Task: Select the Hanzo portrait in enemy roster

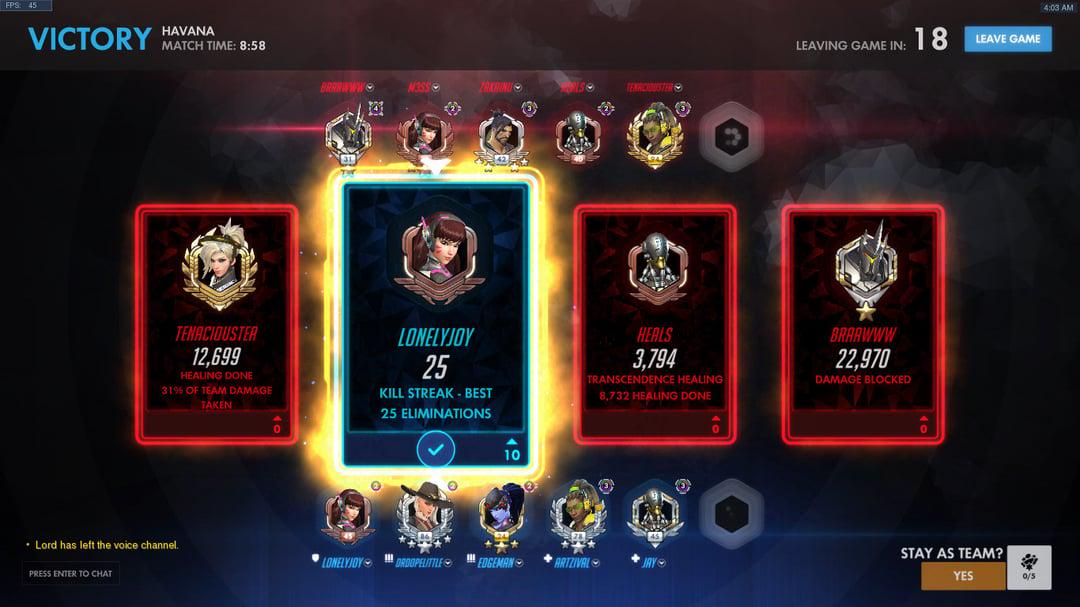Action: 498,136
